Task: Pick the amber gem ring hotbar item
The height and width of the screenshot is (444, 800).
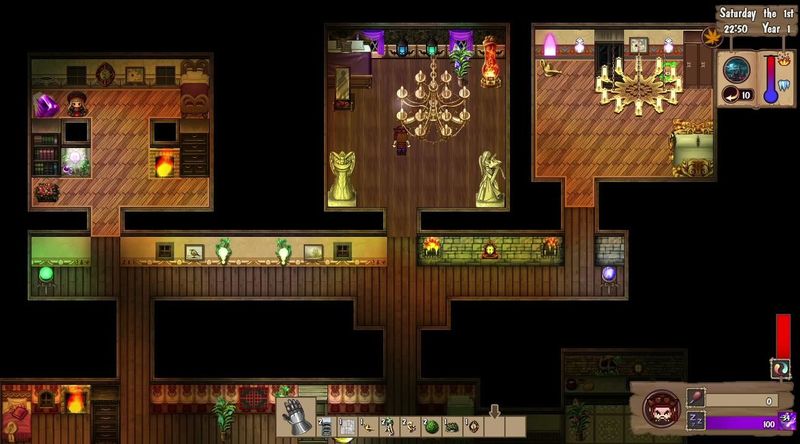Action: pos(473,427)
